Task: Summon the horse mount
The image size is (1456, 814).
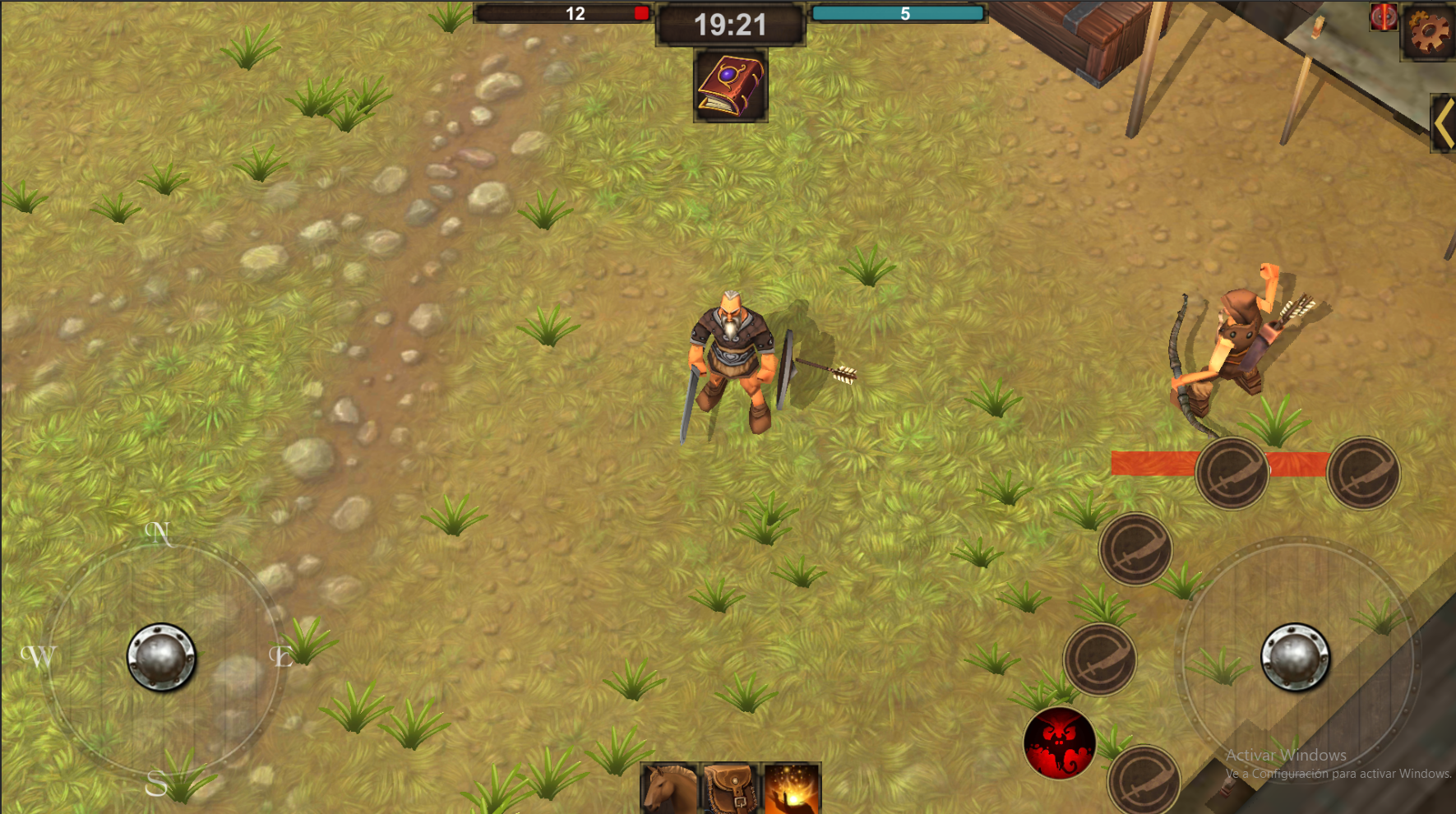Action: pyautogui.click(x=669, y=789)
